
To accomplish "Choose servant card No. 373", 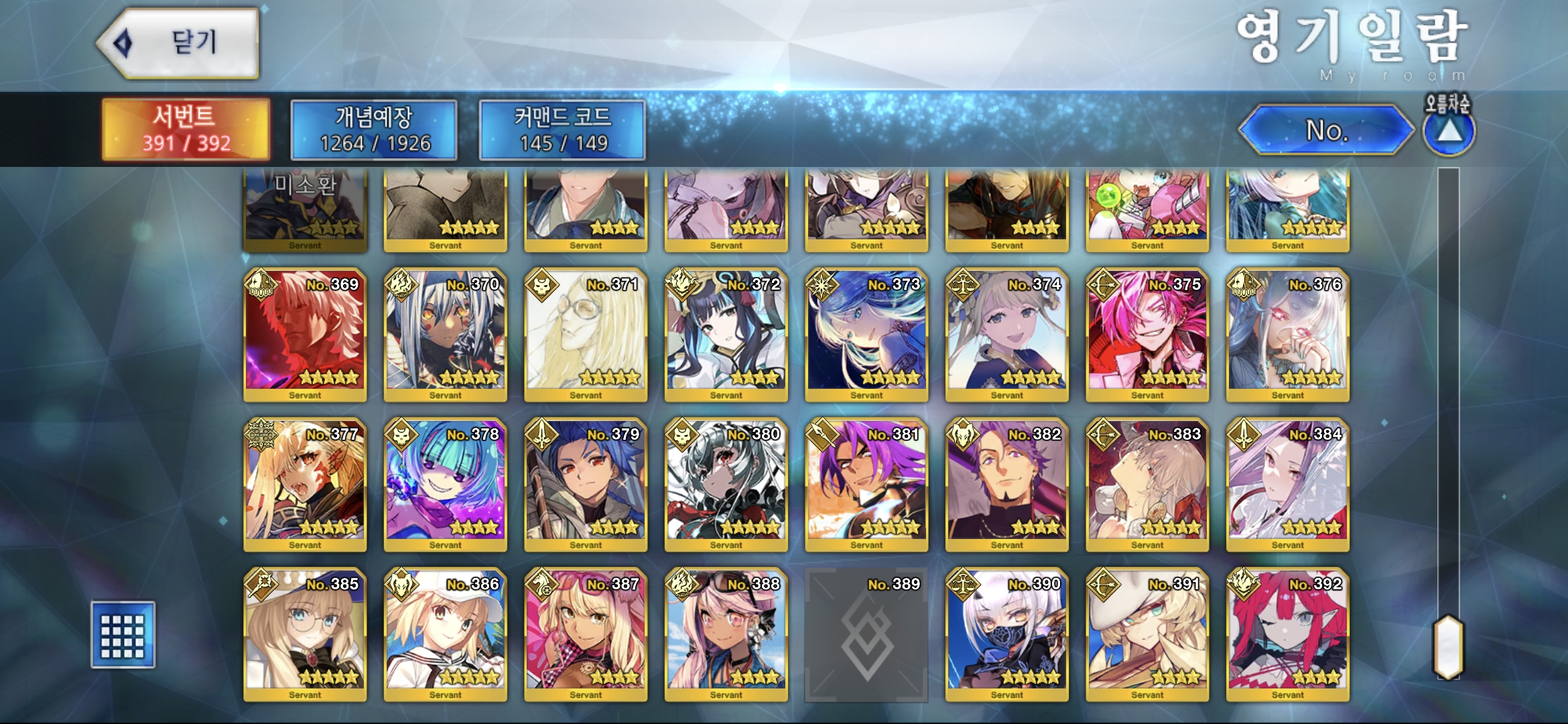I will (x=866, y=335).
